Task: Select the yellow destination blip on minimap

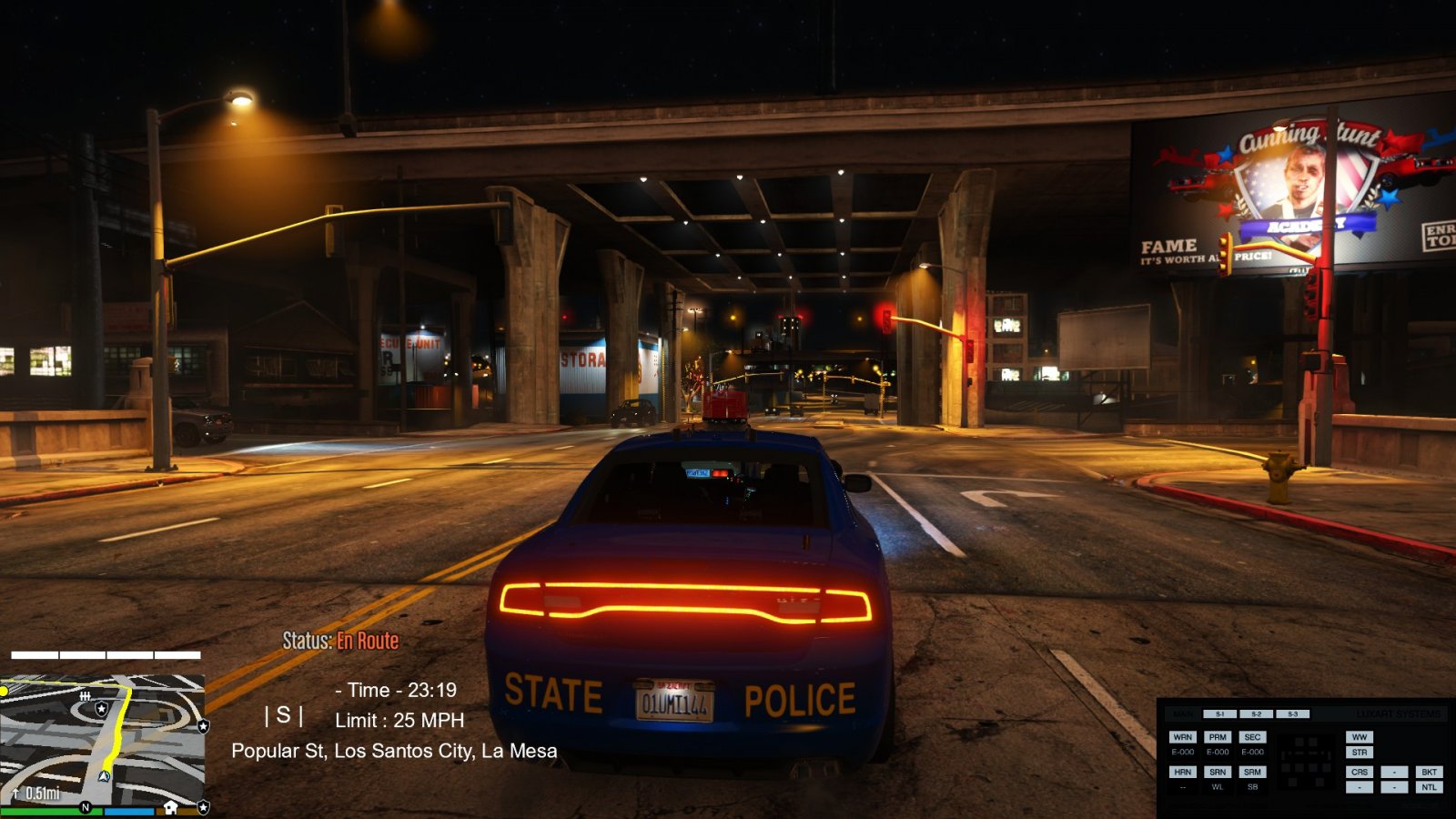Action: (4, 692)
